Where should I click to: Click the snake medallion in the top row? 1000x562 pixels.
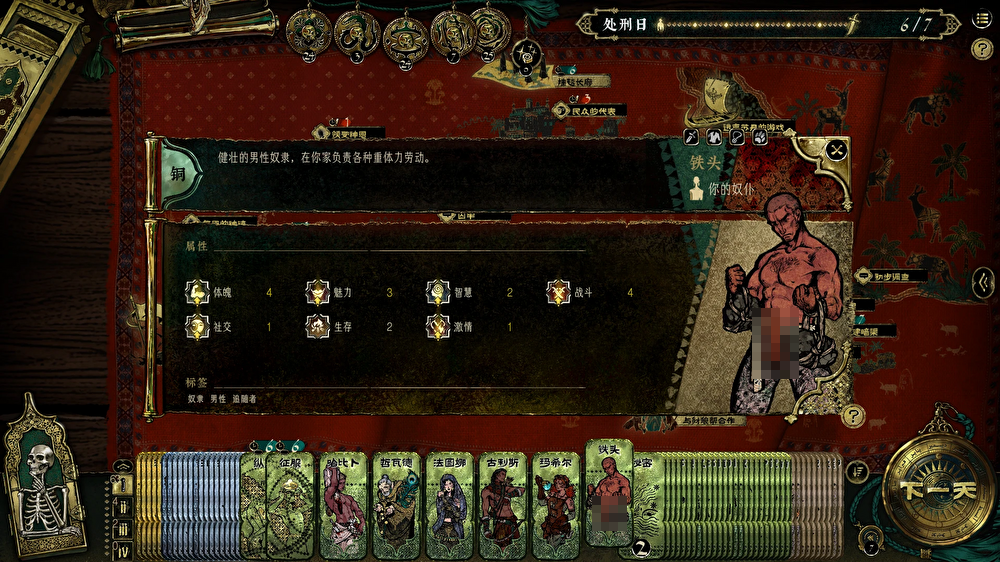(x=356, y=33)
